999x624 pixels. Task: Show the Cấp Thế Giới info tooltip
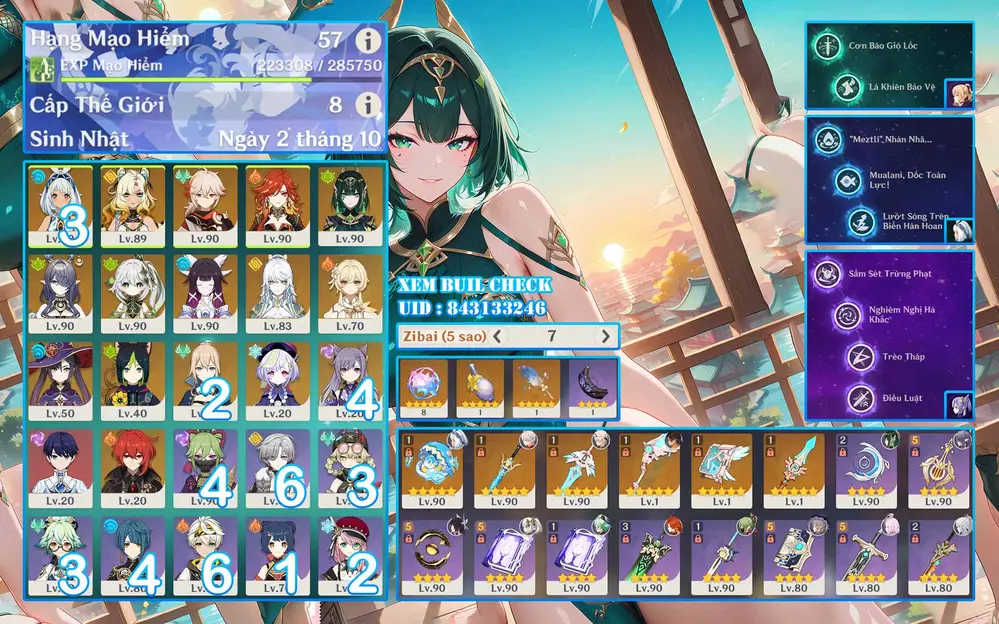coord(369,104)
